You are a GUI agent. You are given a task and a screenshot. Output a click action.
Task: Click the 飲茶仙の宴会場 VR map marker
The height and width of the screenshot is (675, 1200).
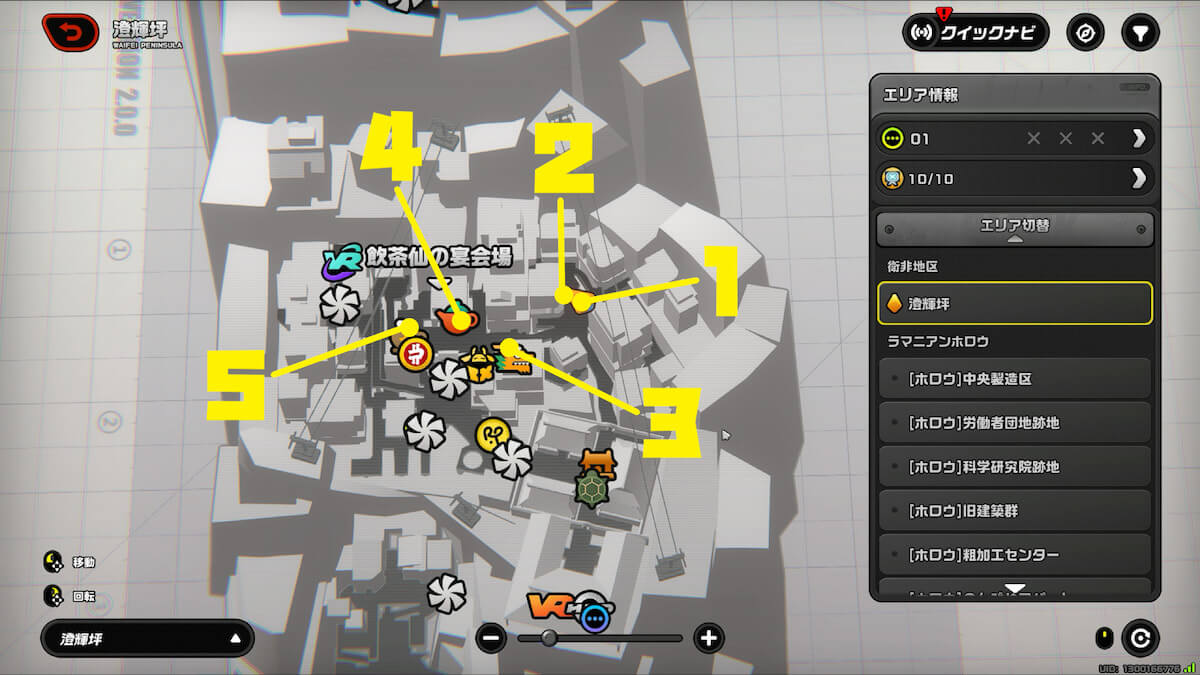(x=341, y=262)
